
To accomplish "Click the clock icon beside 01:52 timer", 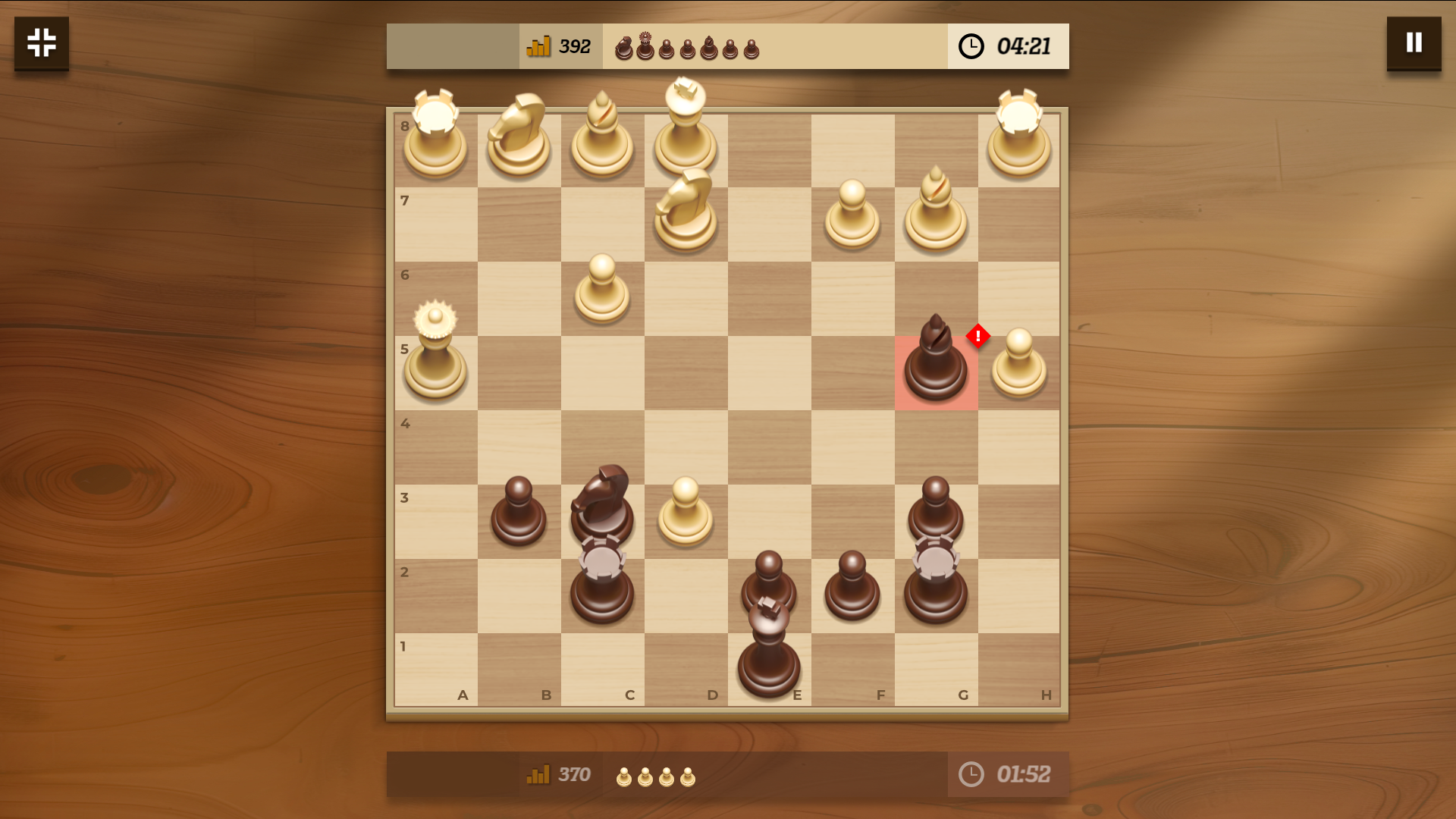I will [x=971, y=774].
